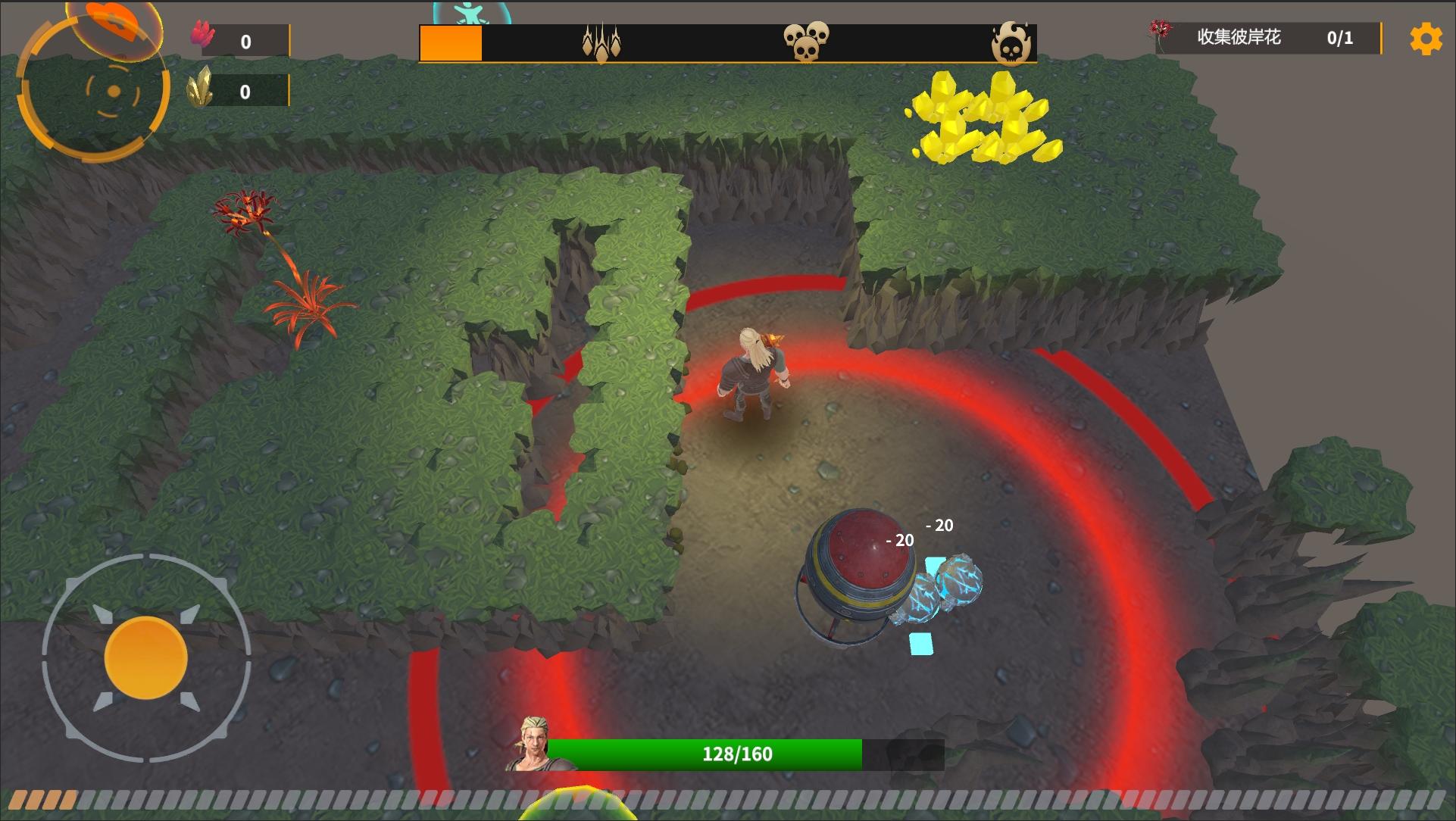
Task: Open settings with the orange gear icon
Action: [1426, 39]
